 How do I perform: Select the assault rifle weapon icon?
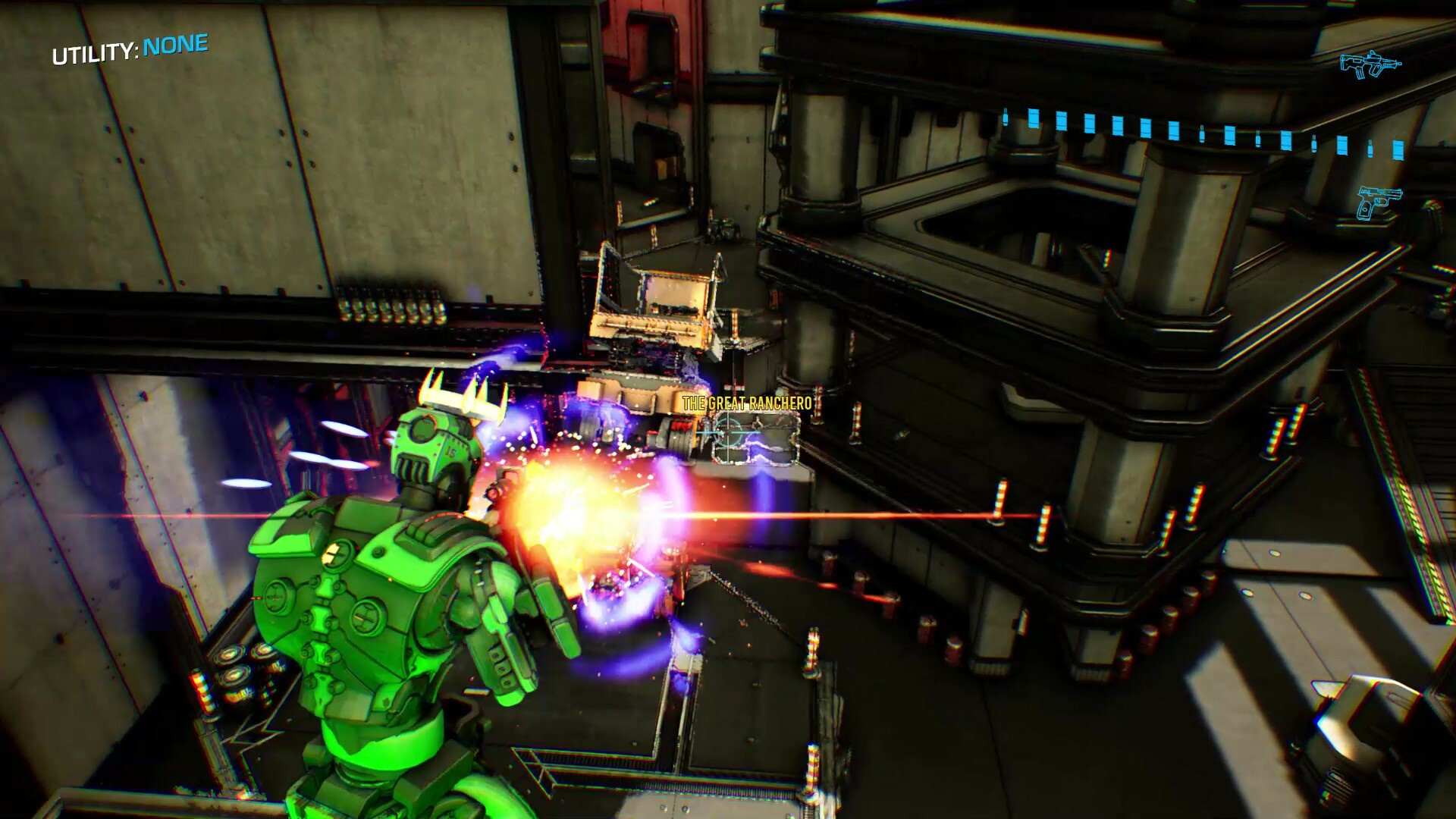(1370, 64)
